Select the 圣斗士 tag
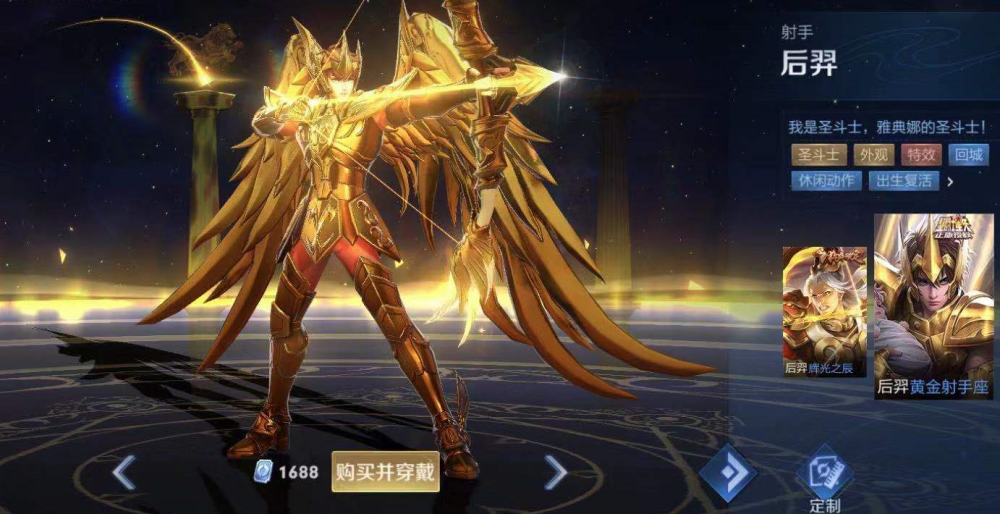1000x514 pixels. click(816, 155)
